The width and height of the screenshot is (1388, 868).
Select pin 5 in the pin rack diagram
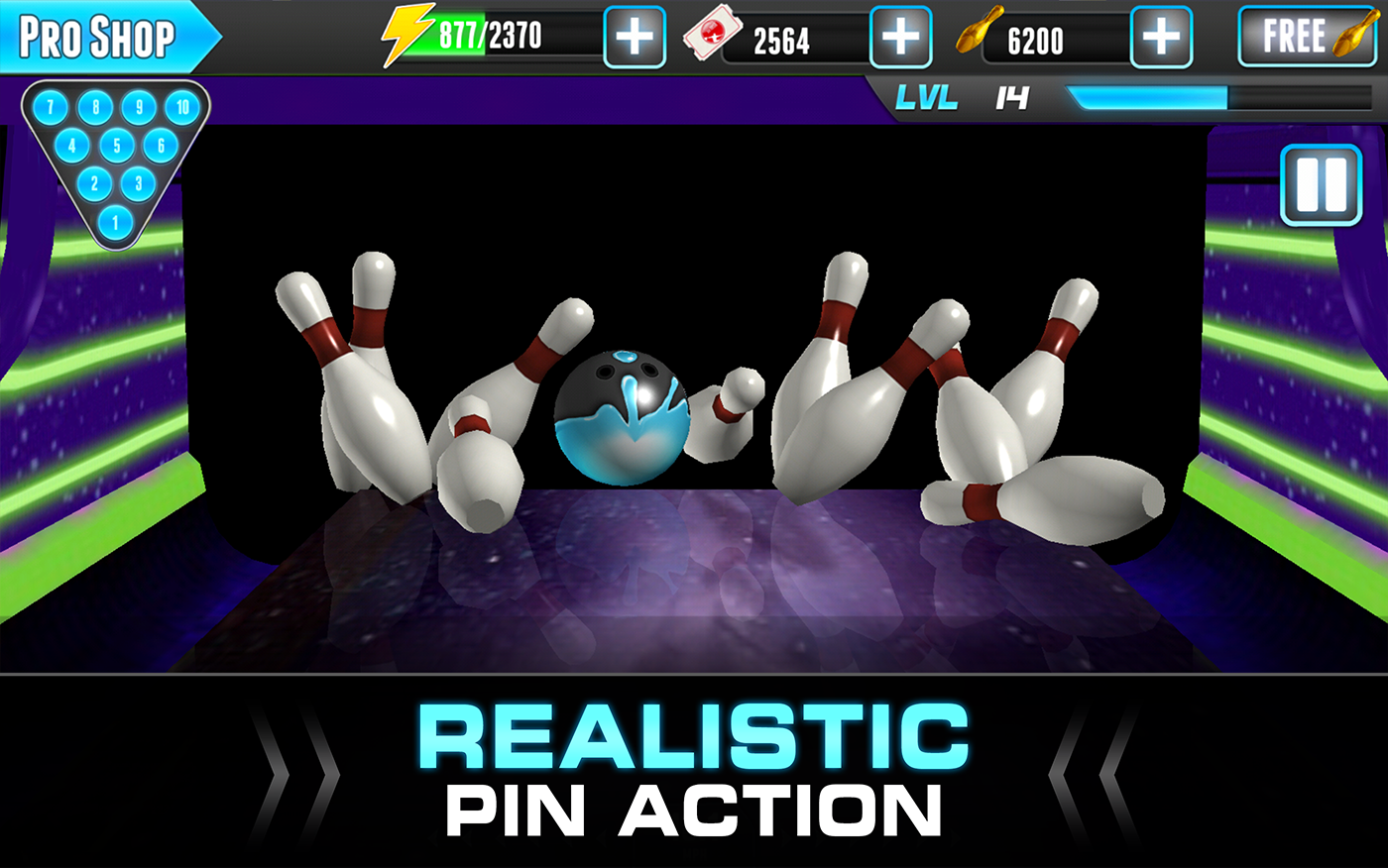[x=115, y=147]
